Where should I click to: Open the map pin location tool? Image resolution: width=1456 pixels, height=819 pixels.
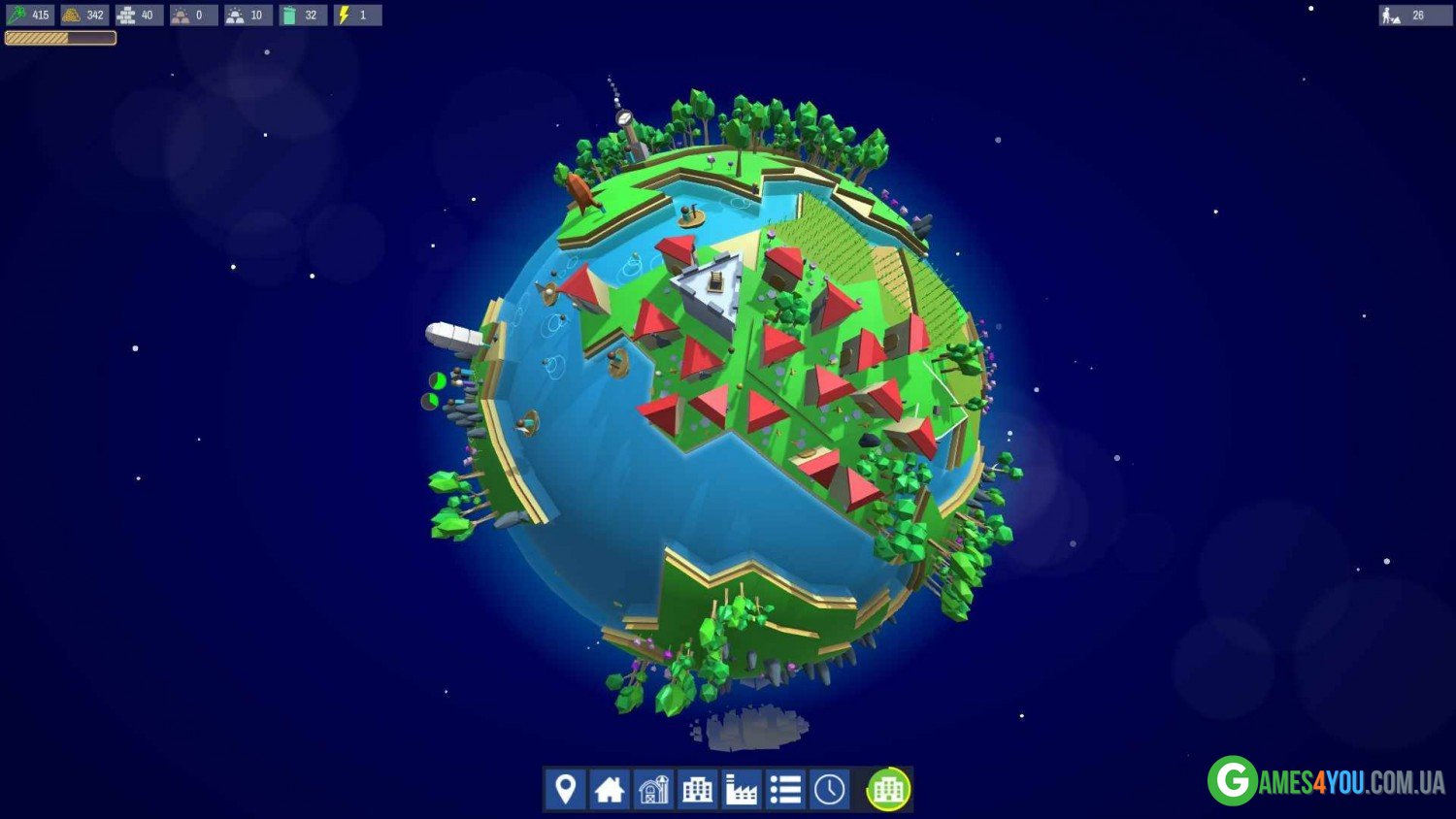point(565,789)
